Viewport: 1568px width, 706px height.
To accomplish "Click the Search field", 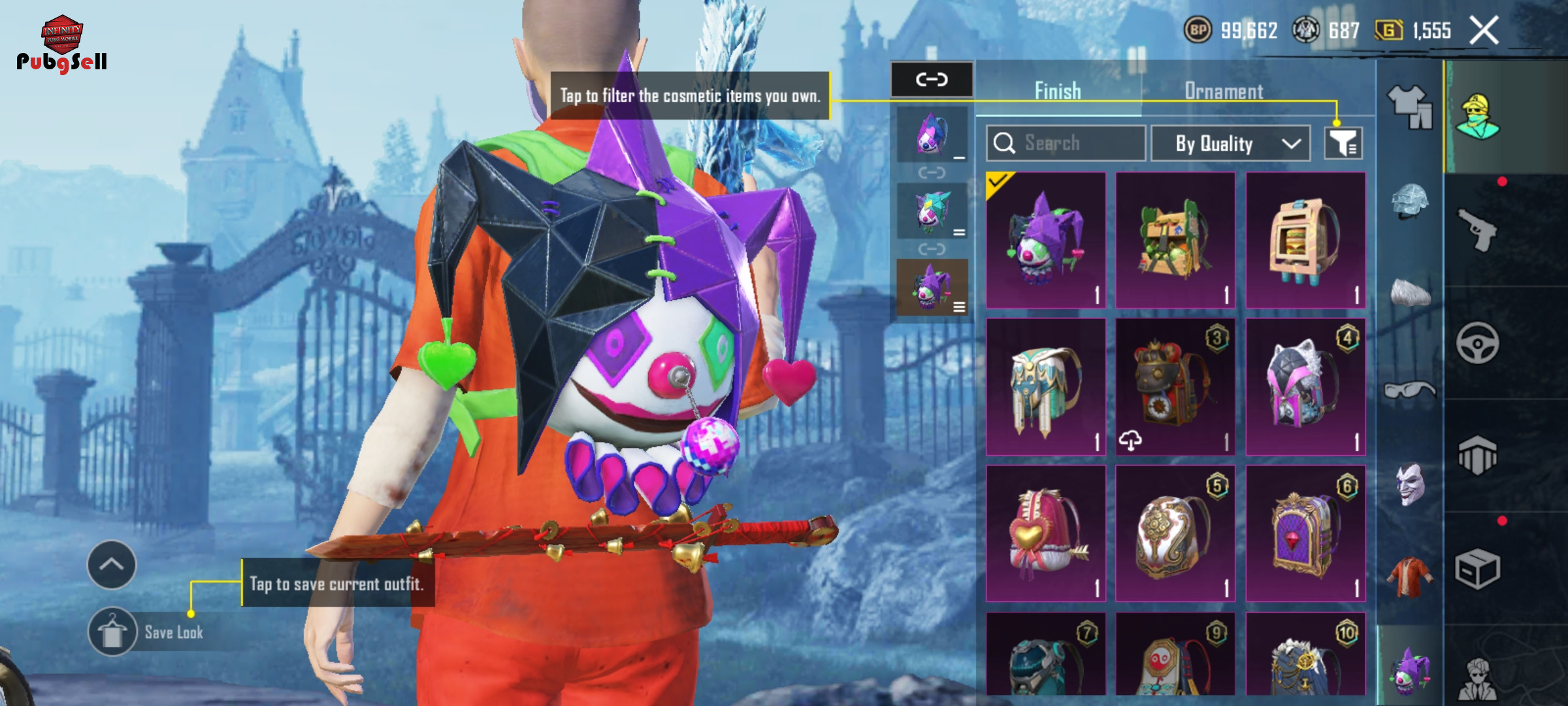I will (1066, 143).
